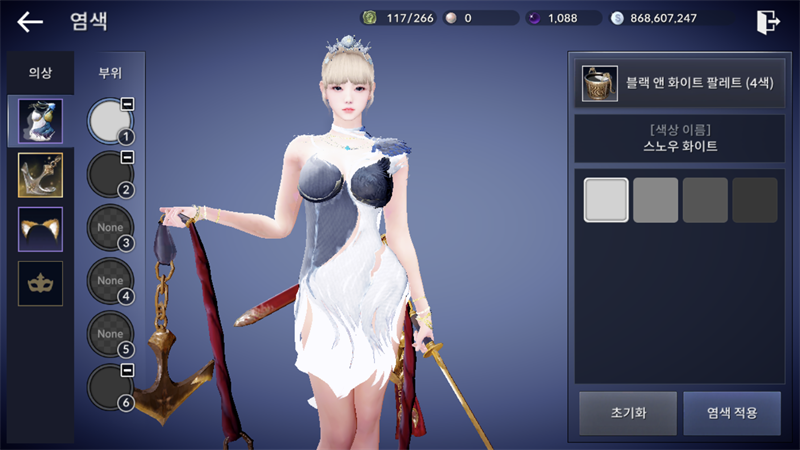Choose the cat ears accessory thumbnail

click(40, 229)
